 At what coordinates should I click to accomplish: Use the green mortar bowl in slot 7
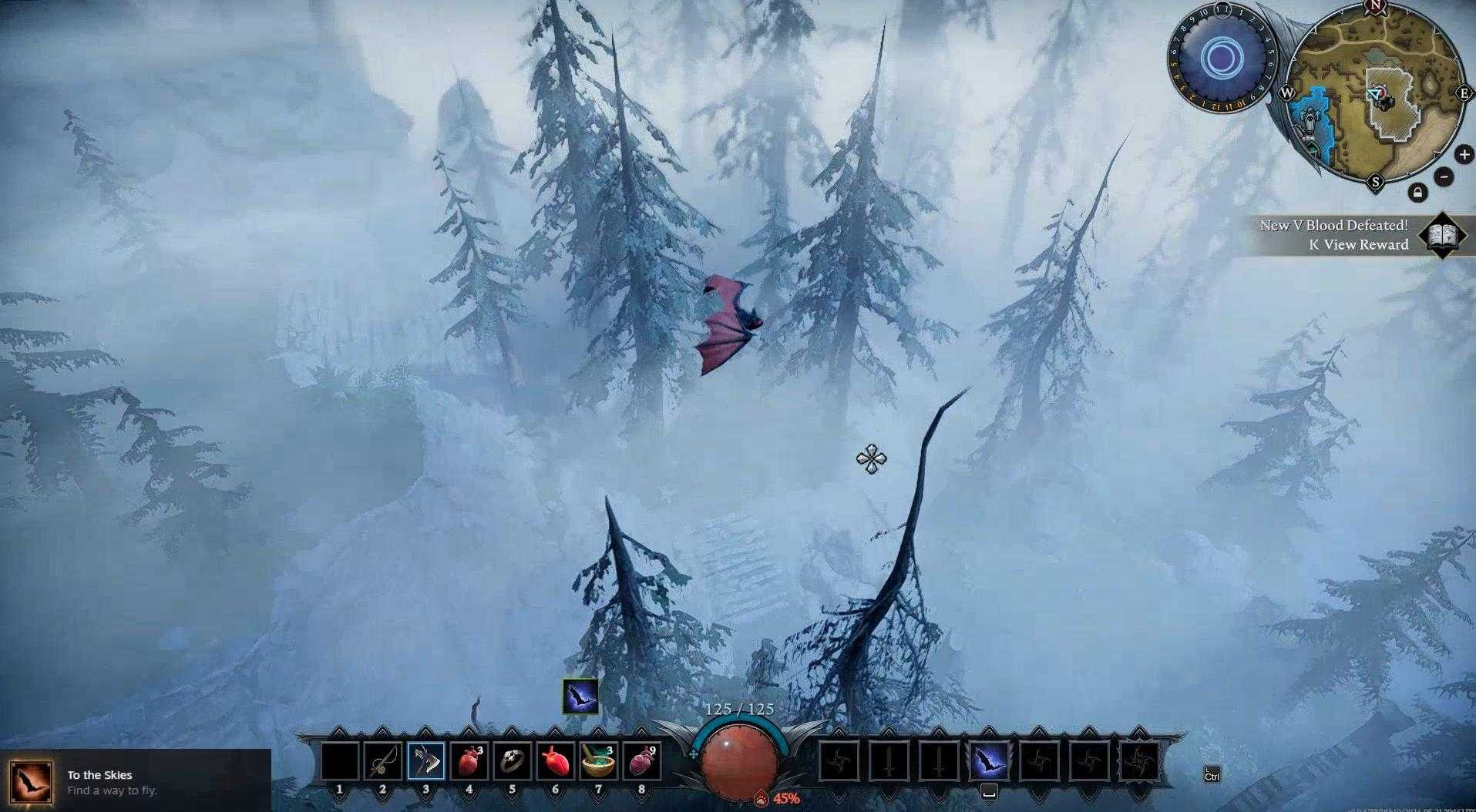pos(598,762)
